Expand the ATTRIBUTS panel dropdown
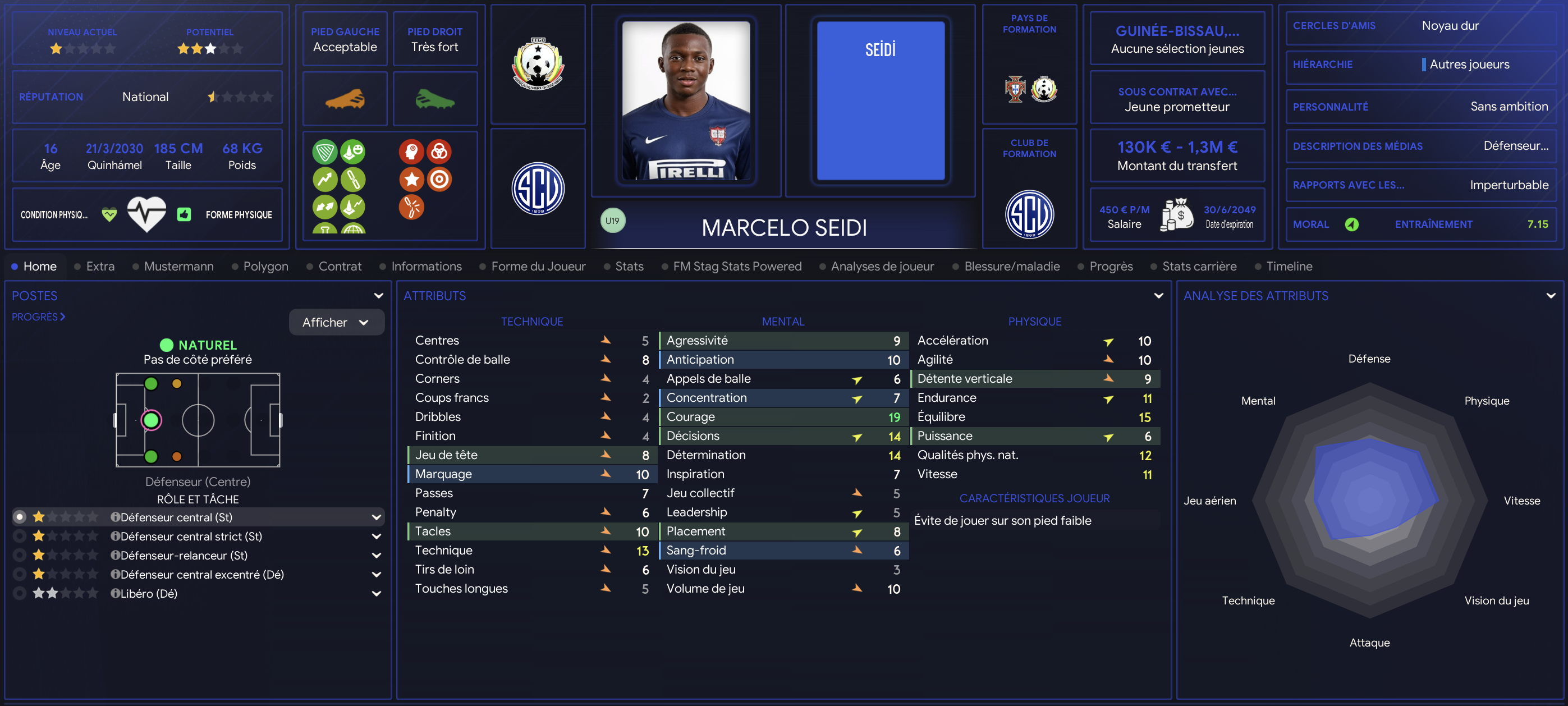Screen dimensions: 1568x706 click(x=1158, y=296)
